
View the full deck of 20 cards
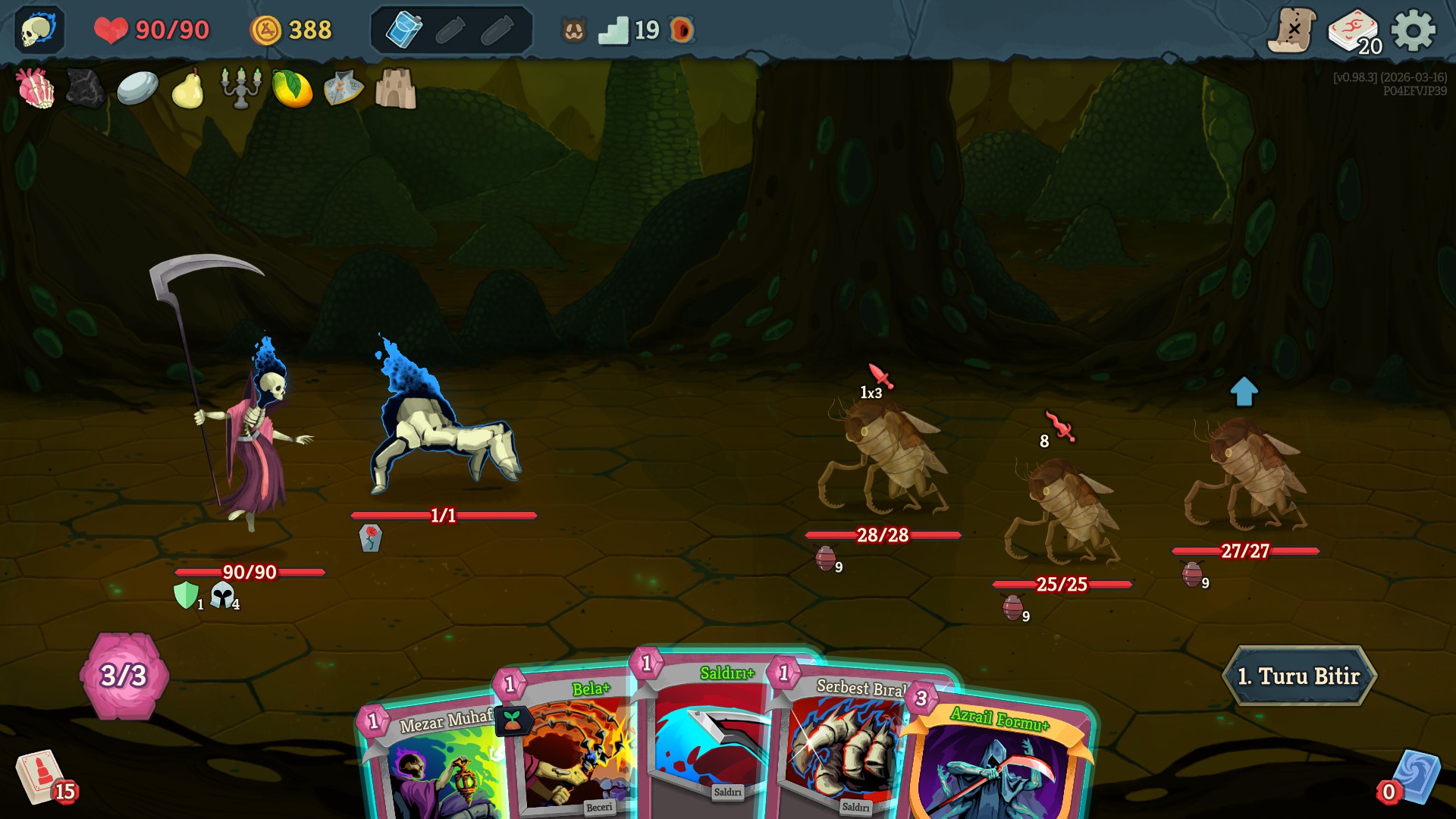[1354, 32]
